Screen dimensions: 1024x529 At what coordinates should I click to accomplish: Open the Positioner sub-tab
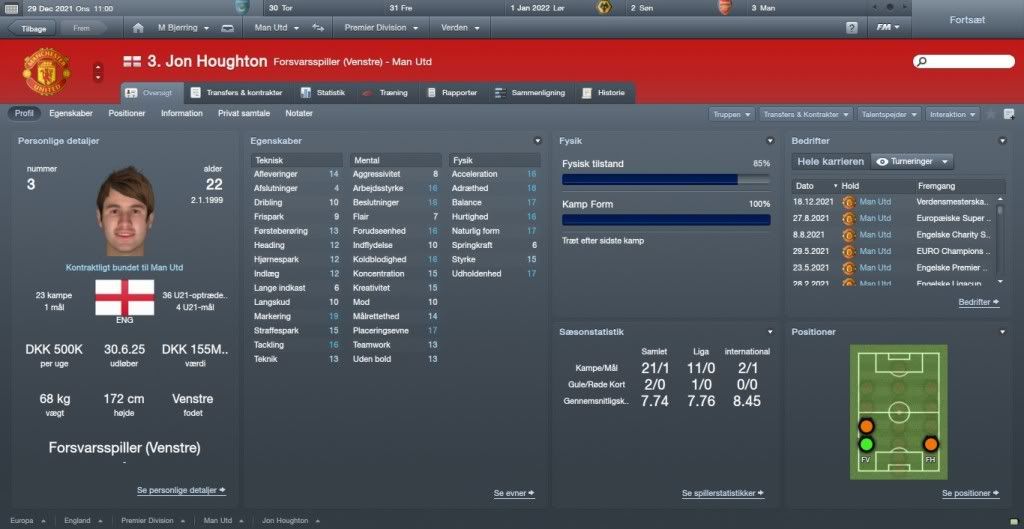tap(127, 114)
